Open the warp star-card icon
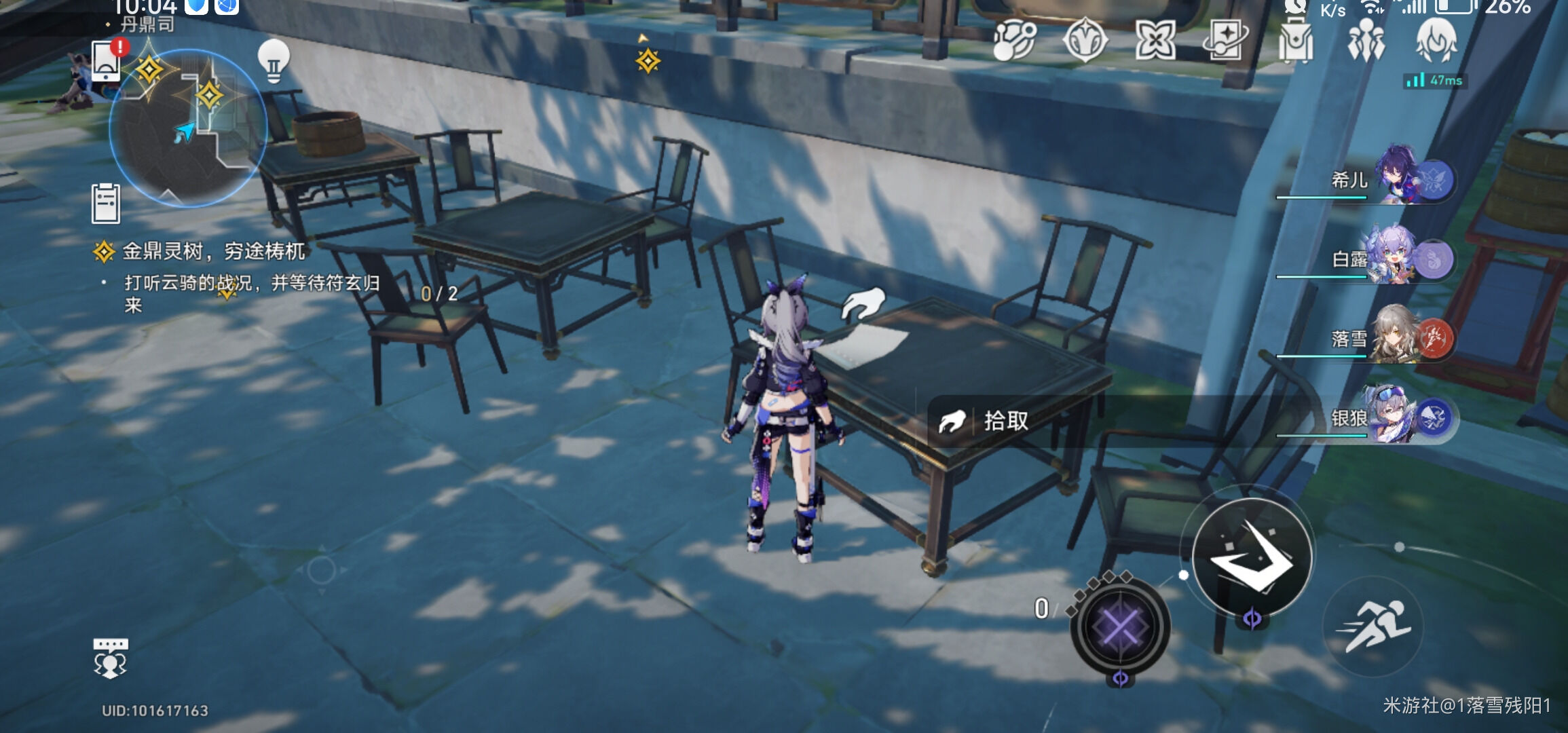Screen dimensions: 1568x733 [x=1225, y=39]
